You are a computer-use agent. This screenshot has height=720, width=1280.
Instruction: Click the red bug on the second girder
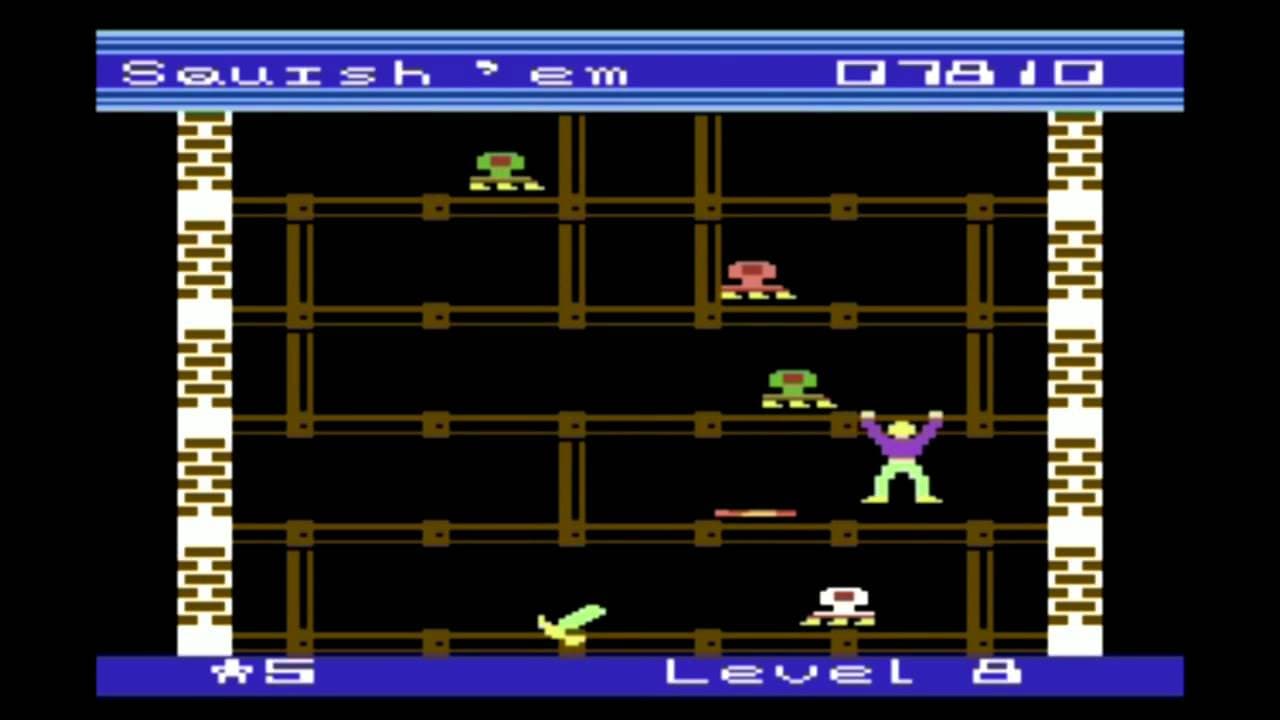(x=753, y=280)
